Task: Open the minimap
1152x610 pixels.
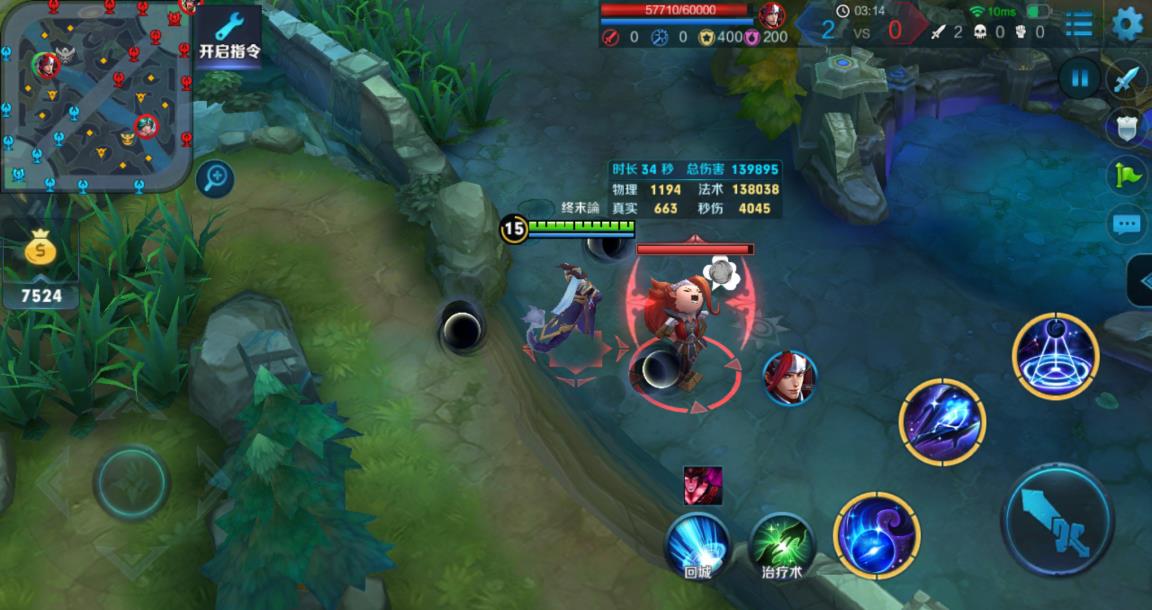Action: (96, 95)
